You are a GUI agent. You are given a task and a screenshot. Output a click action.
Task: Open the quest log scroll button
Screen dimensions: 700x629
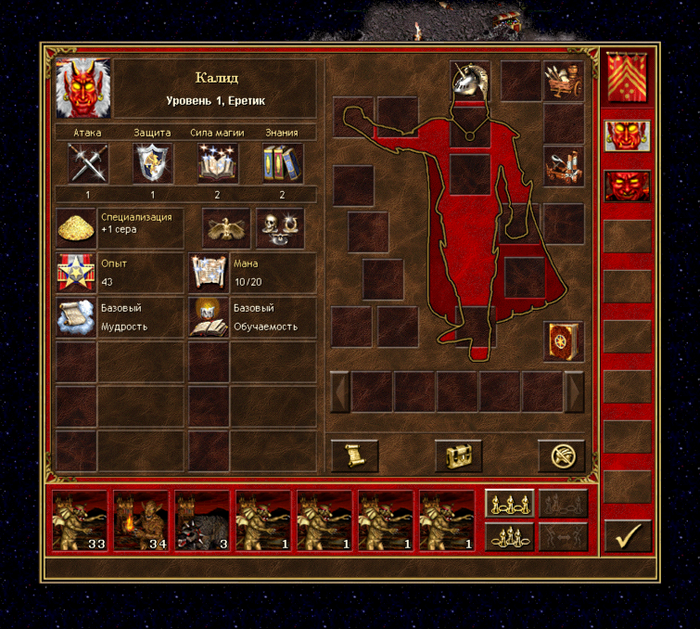[354, 456]
